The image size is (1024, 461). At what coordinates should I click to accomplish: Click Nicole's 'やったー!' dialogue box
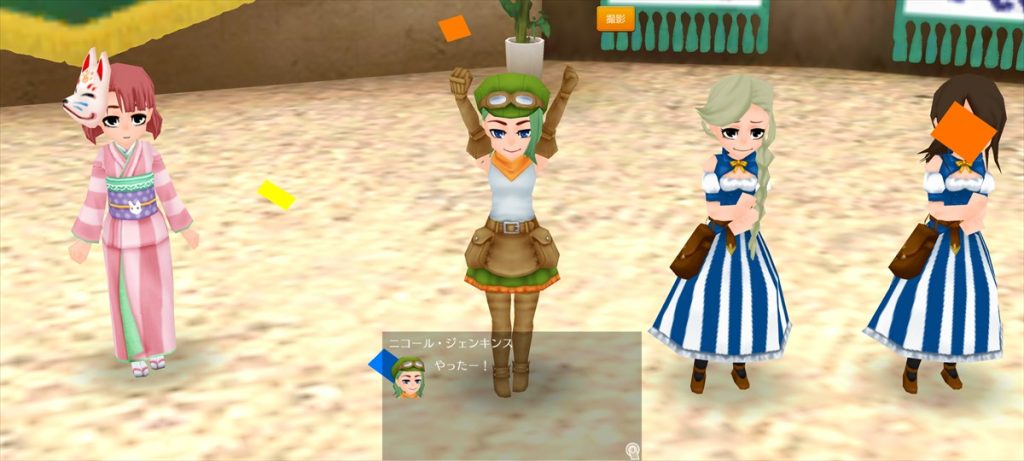tap(511, 395)
